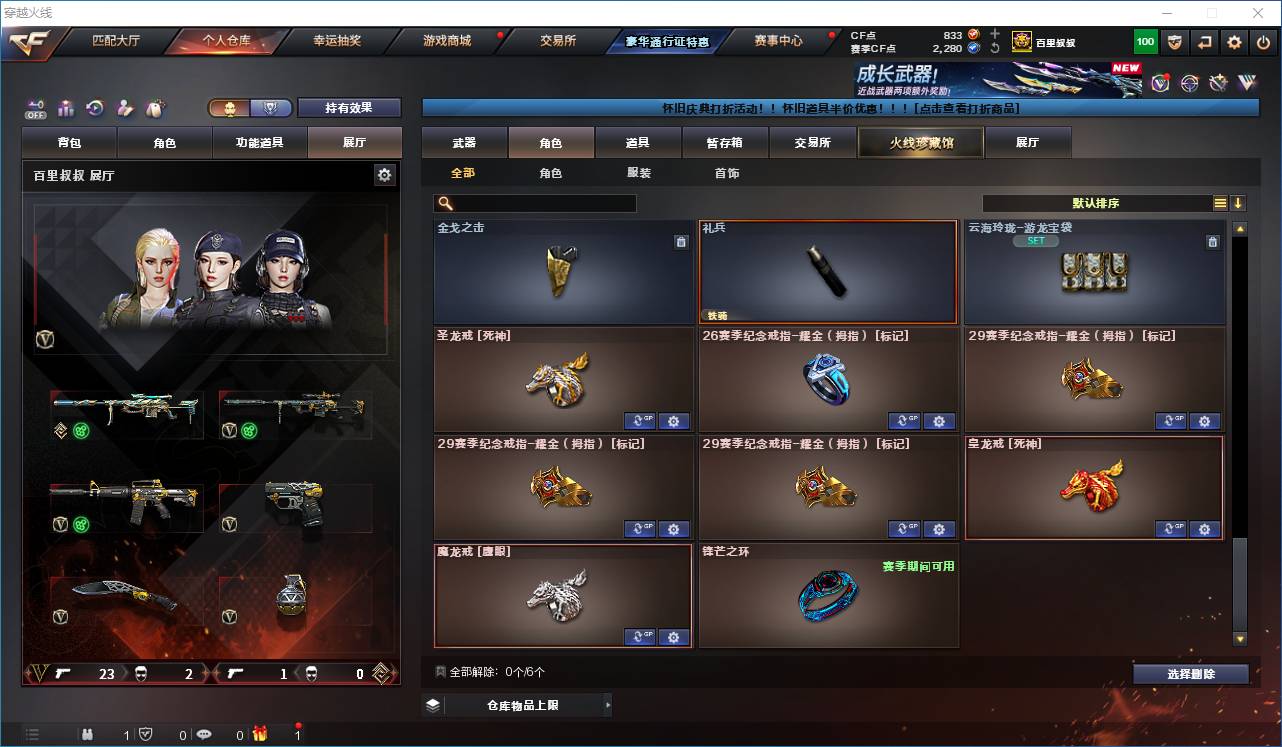The width and height of the screenshot is (1282, 747).
Task: Click the delete trash icon on 金戈之击 card
Action: tap(683, 242)
